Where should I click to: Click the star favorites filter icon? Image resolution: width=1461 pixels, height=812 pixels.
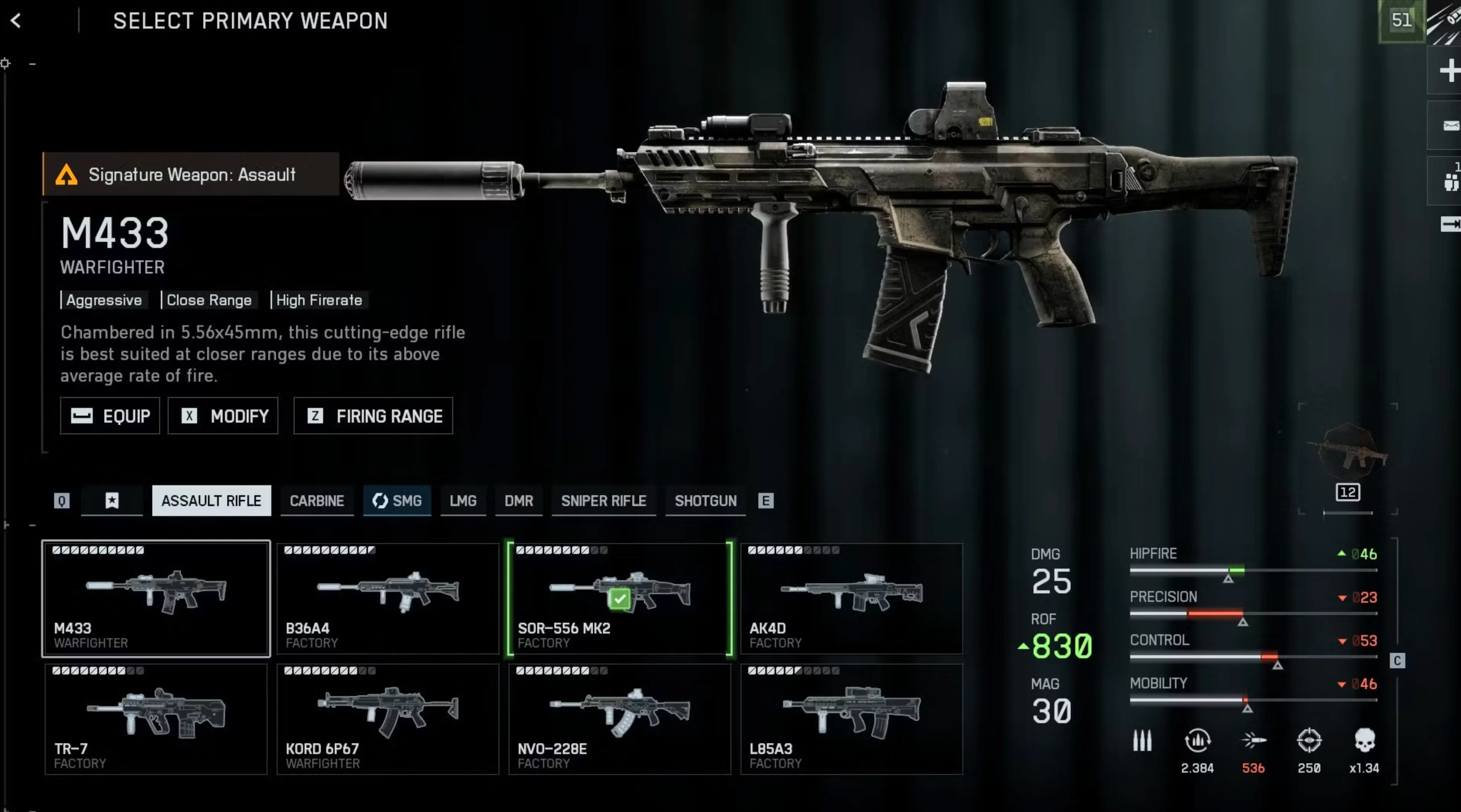click(112, 501)
